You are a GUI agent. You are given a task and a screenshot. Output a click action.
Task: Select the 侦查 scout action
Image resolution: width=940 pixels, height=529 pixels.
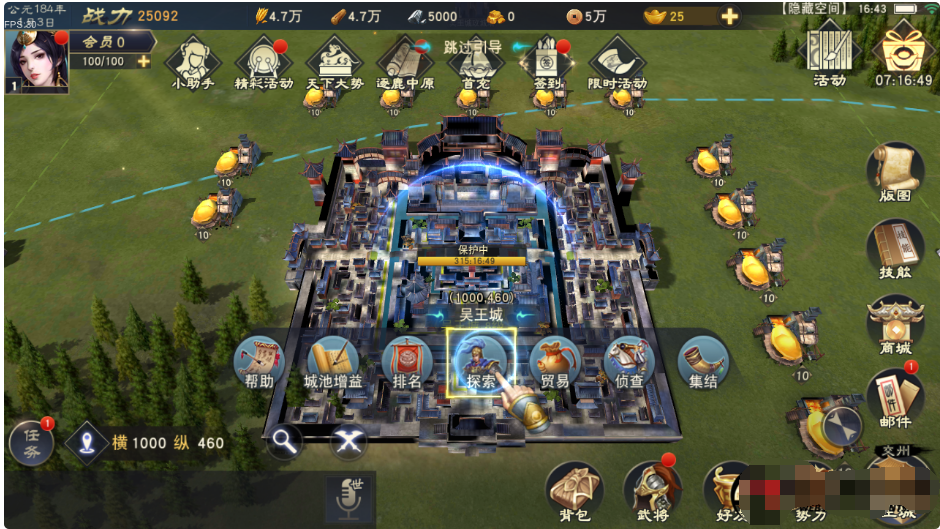629,362
